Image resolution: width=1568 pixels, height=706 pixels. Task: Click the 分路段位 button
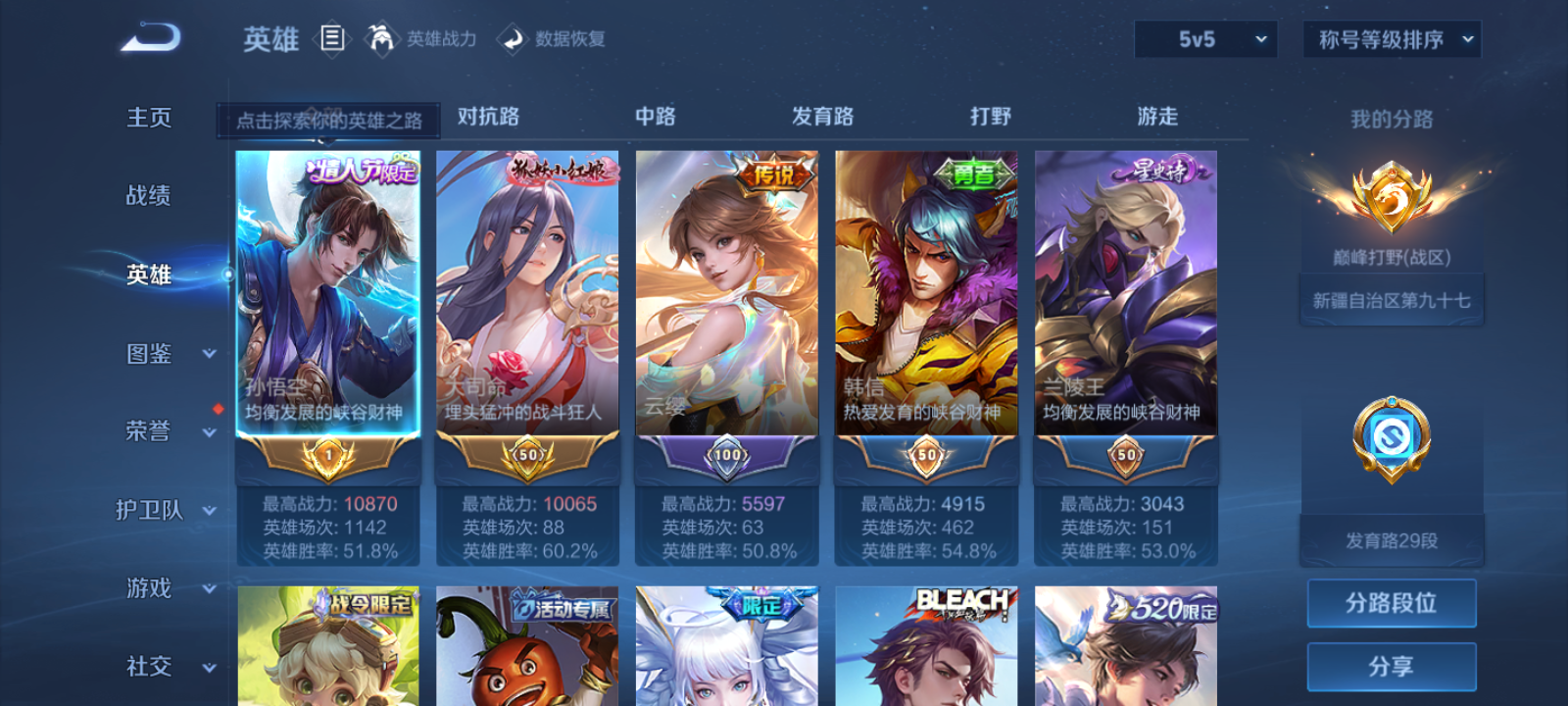click(1392, 602)
